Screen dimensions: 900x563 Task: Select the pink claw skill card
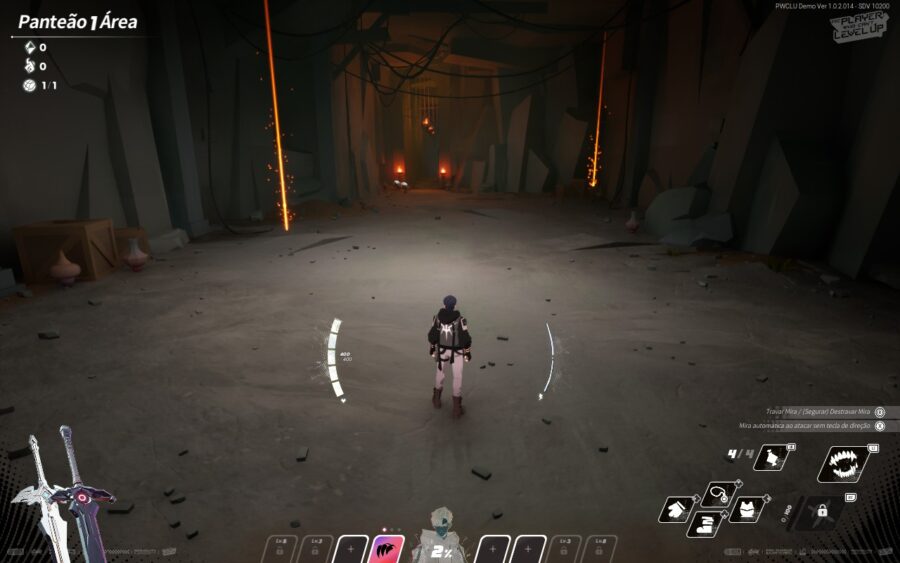pos(387,549)
